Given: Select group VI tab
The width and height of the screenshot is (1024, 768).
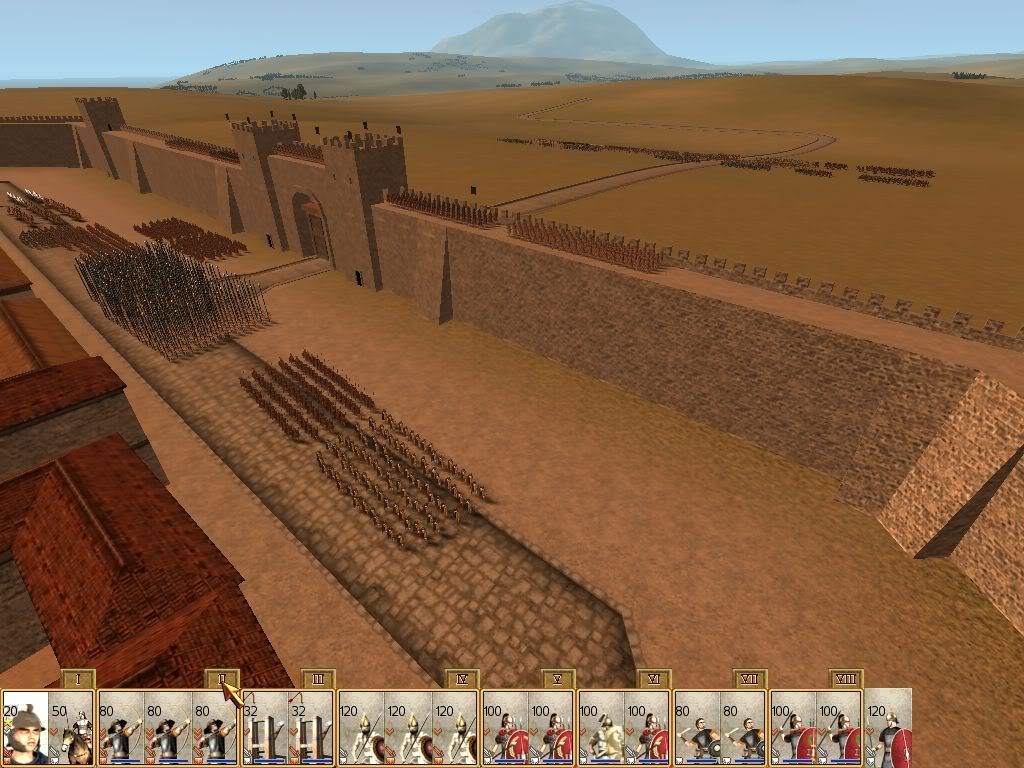Looking at the screenshot, I should (x=653, y=680).
